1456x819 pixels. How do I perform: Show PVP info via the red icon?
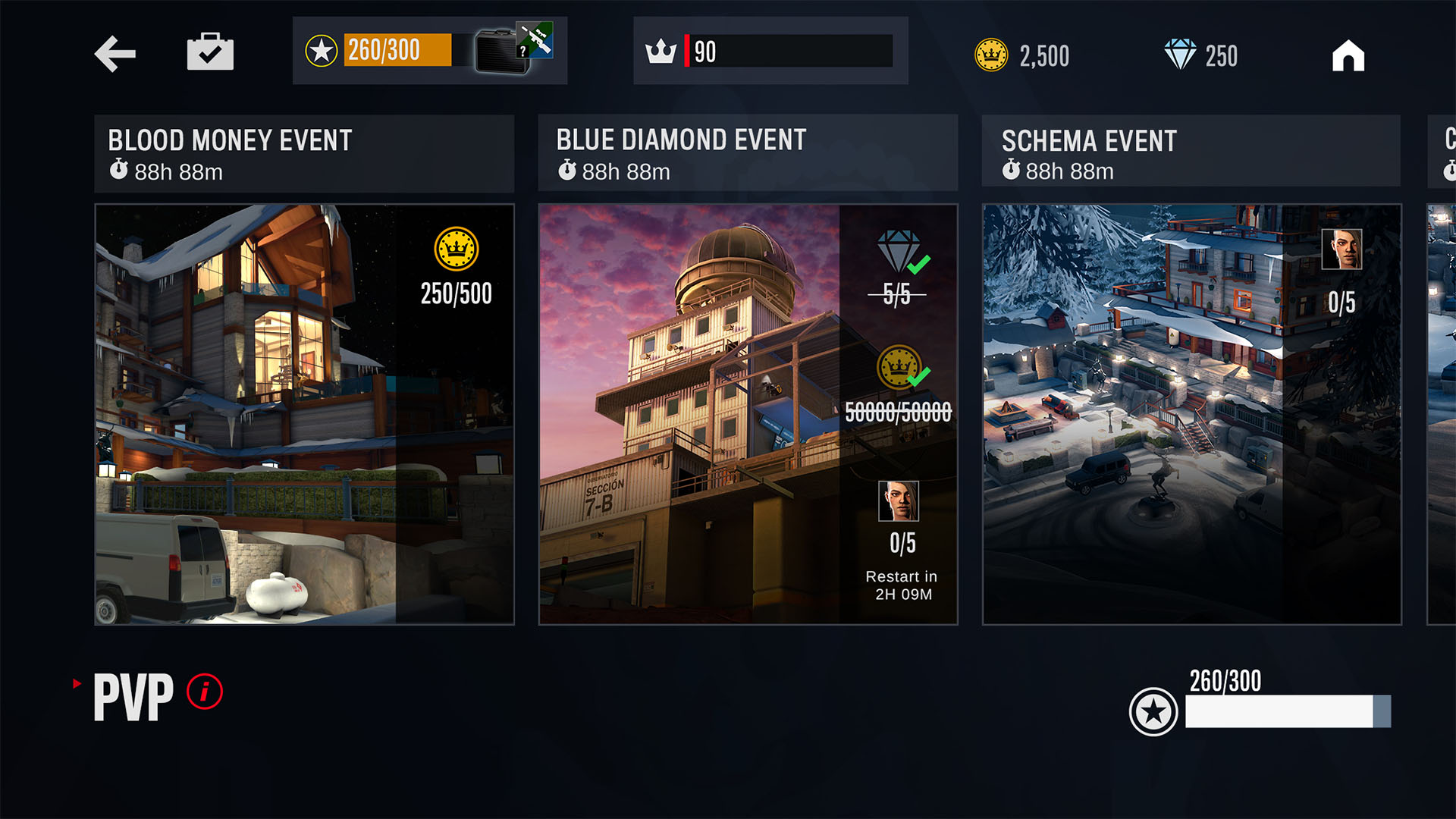click(x=205, y=692)
